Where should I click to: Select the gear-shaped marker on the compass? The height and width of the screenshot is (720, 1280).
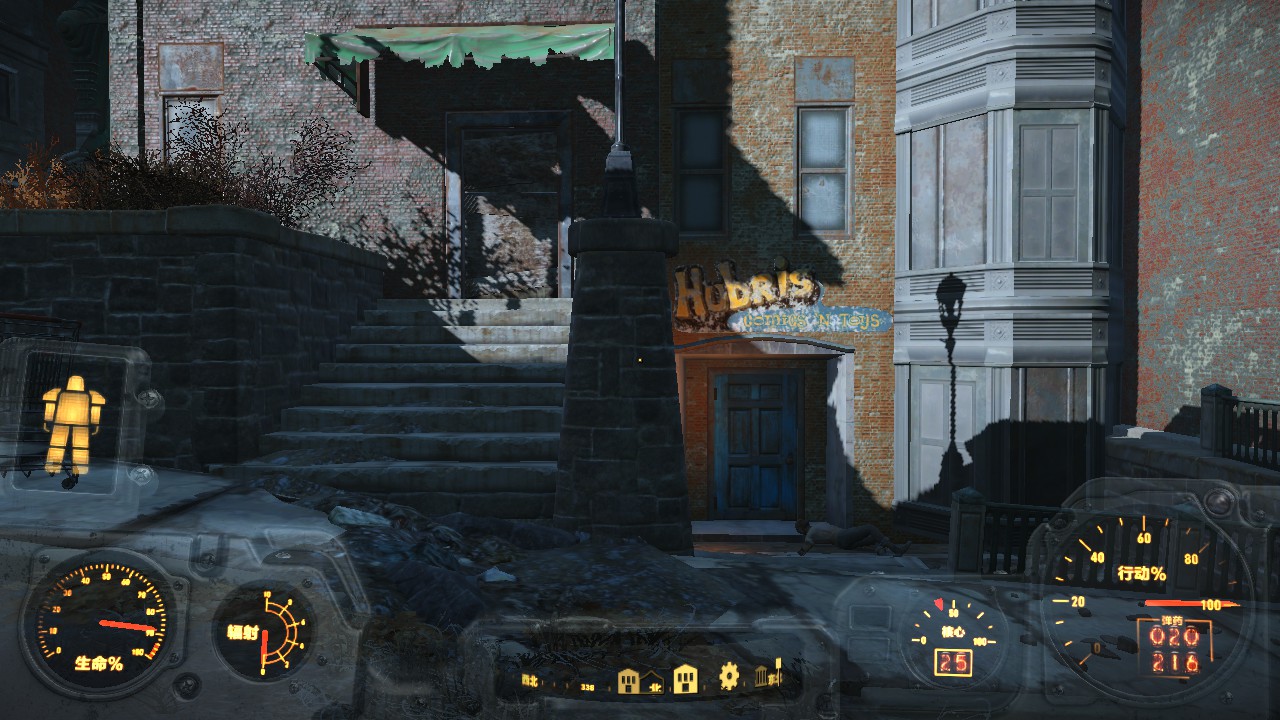(x=729, y=677)
